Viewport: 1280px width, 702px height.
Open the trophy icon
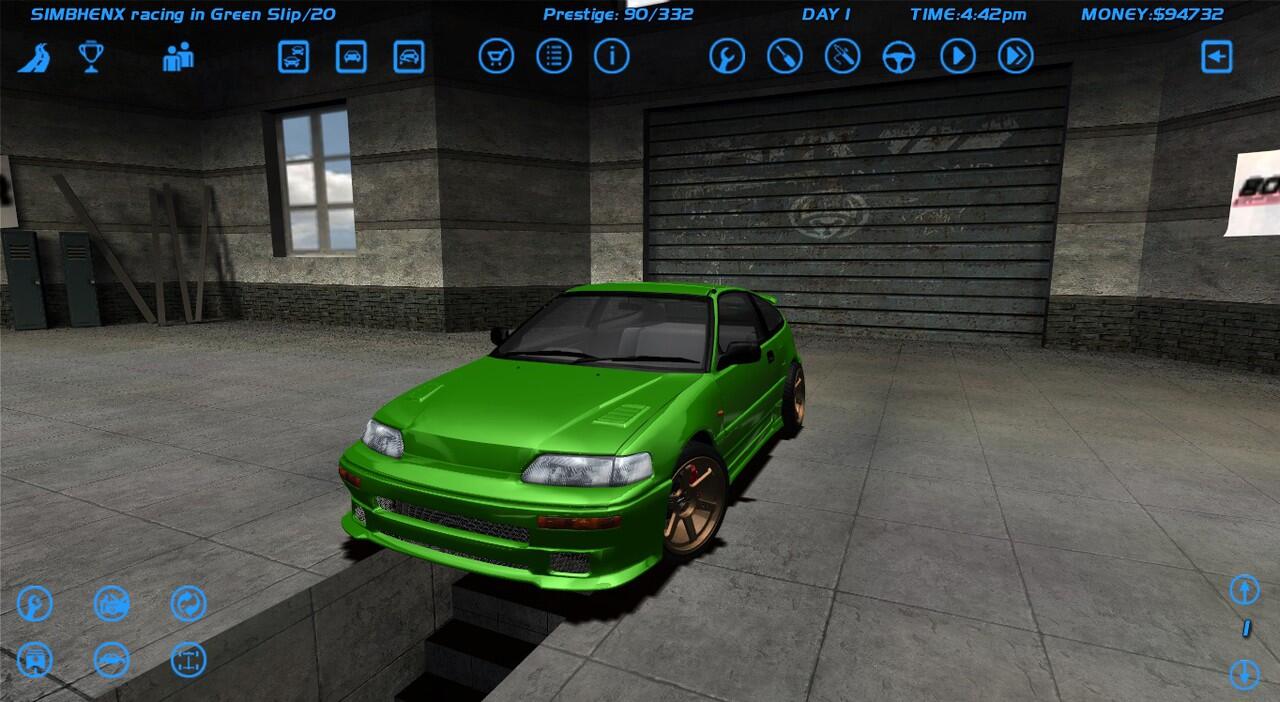coord(92,57)
